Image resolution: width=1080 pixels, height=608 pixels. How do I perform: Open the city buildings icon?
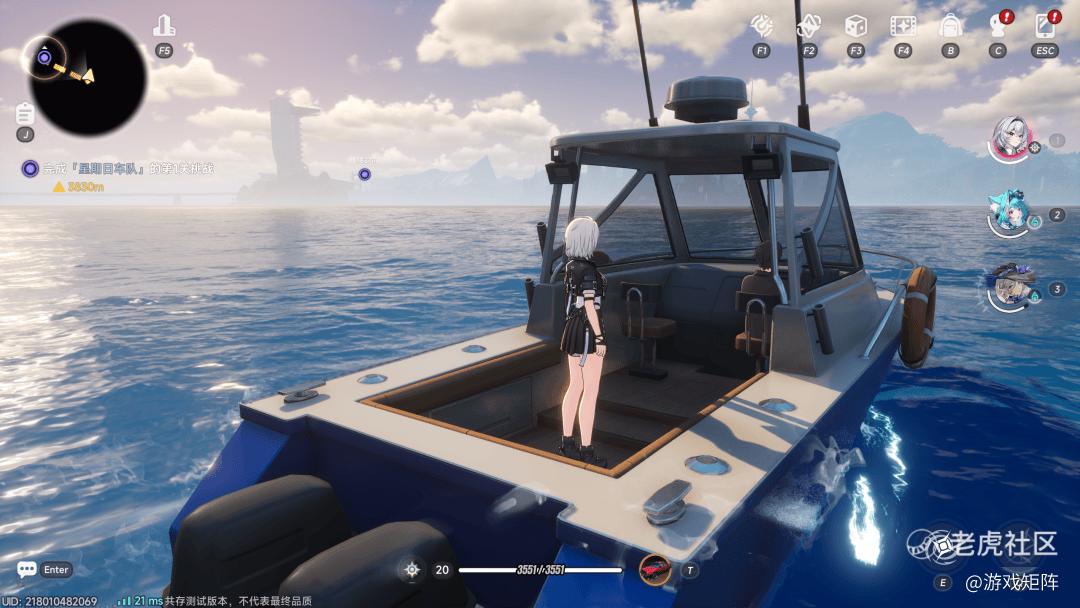pos(164,27)
